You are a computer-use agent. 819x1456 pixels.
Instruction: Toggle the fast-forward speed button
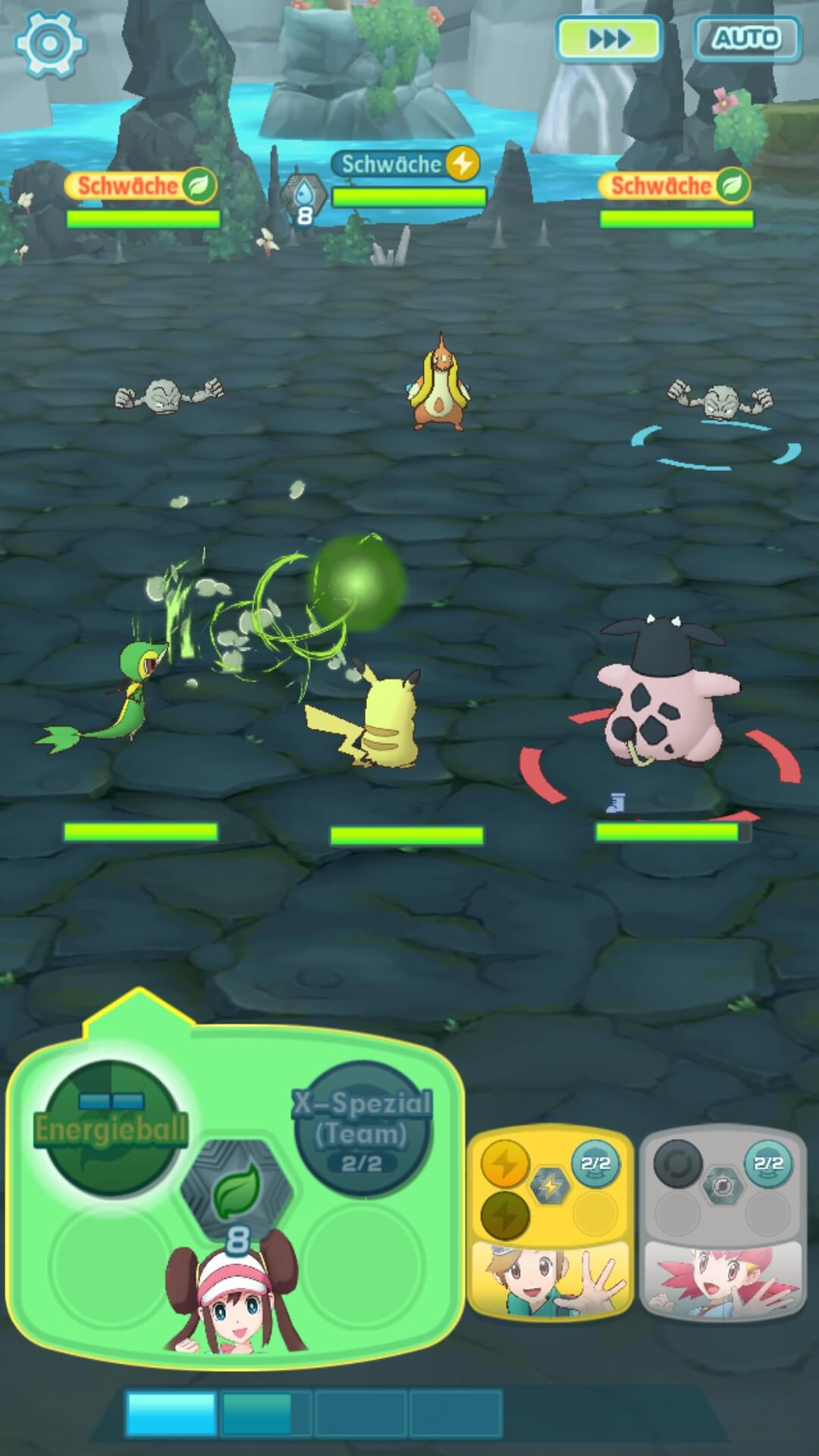[x=609, y=38]
